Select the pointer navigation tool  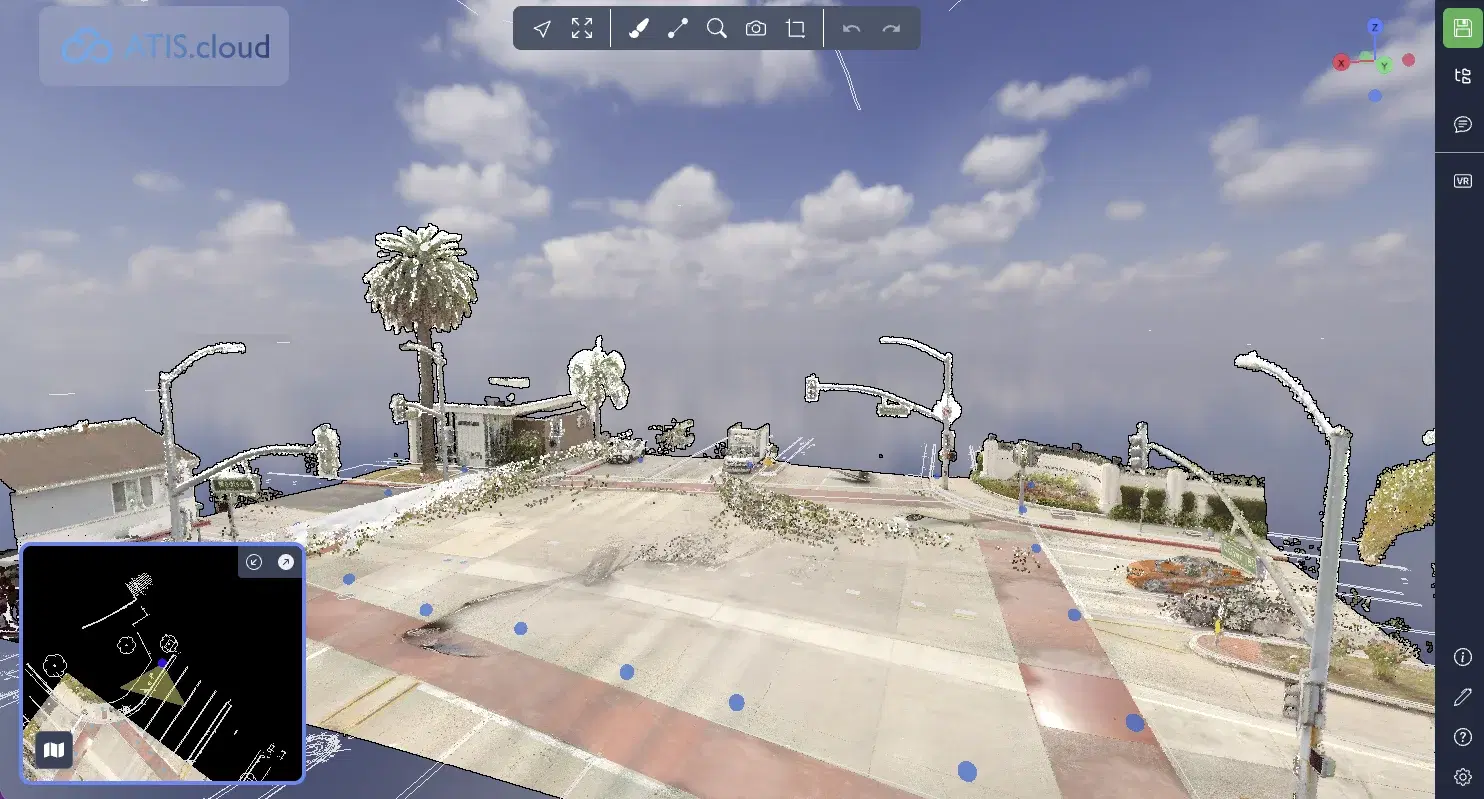[541, 28]
